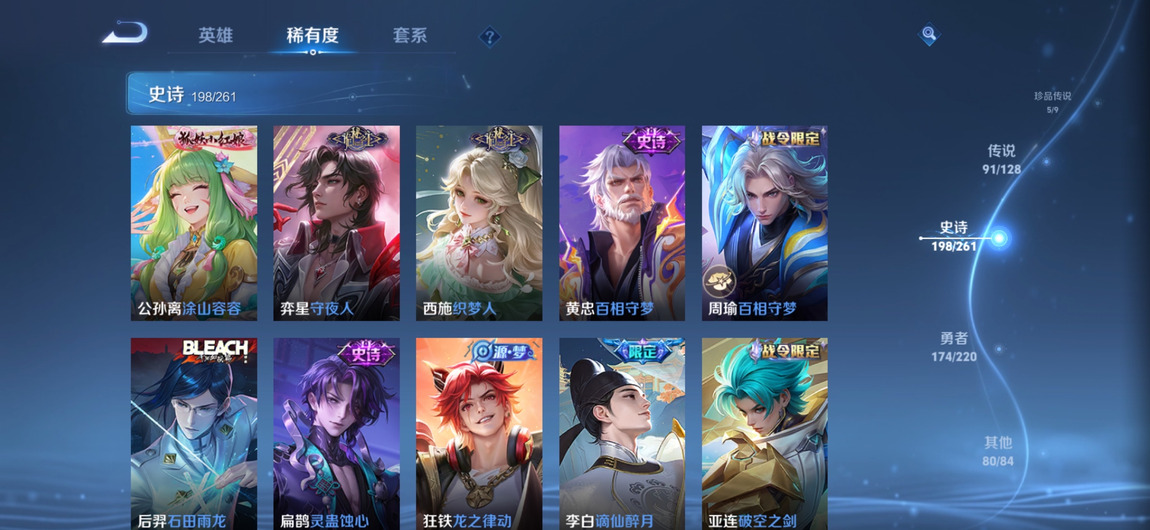1150x530 pixels.
Task: Jump to 其他 rarity section
Action: tap(997, 450)
